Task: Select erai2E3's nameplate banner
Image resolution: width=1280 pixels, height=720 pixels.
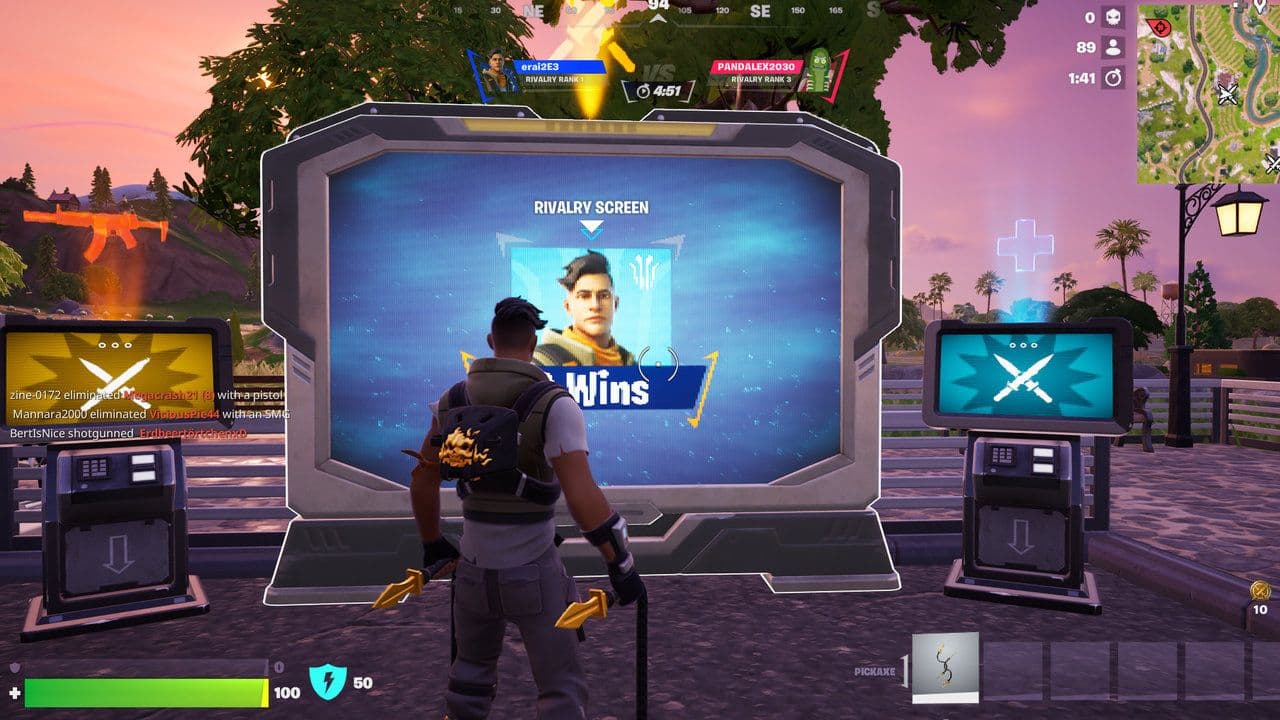Action: [560, 67]
